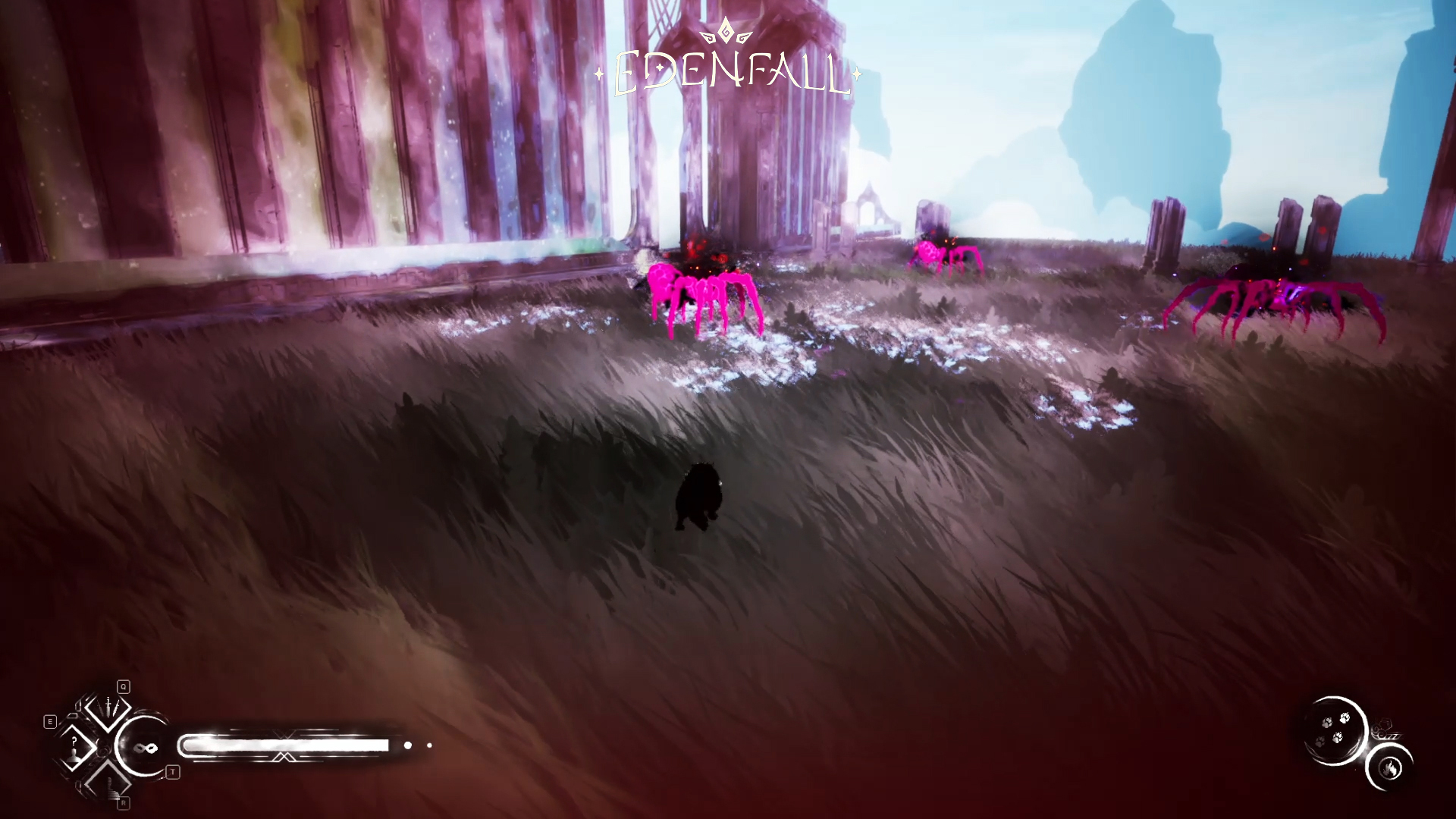The height and width of the screenshot is (819, 1456).
Task: Click the Q keybind badge on the ability wheel
Action: (x=123, y=686)
